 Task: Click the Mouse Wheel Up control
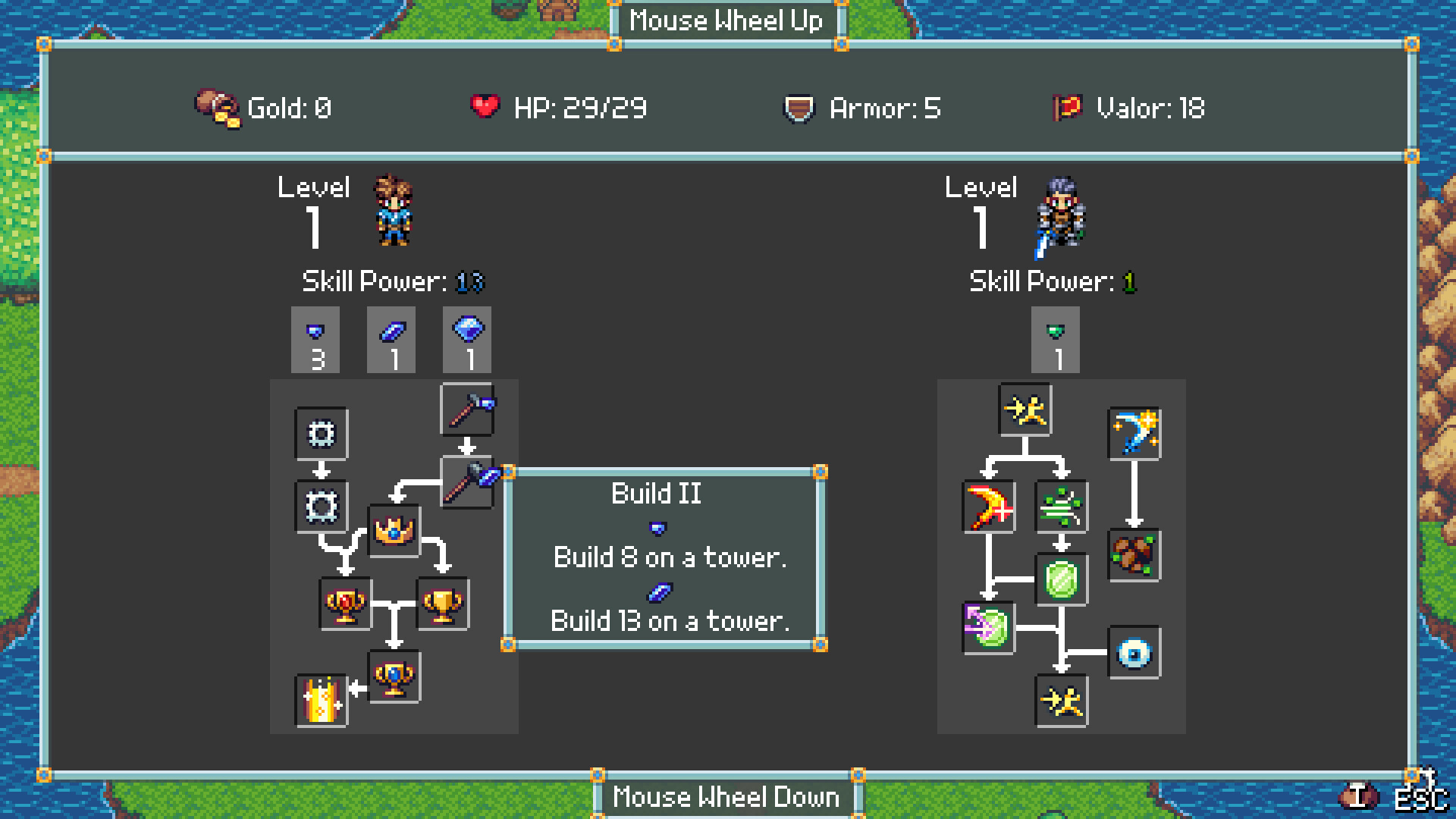726,21
